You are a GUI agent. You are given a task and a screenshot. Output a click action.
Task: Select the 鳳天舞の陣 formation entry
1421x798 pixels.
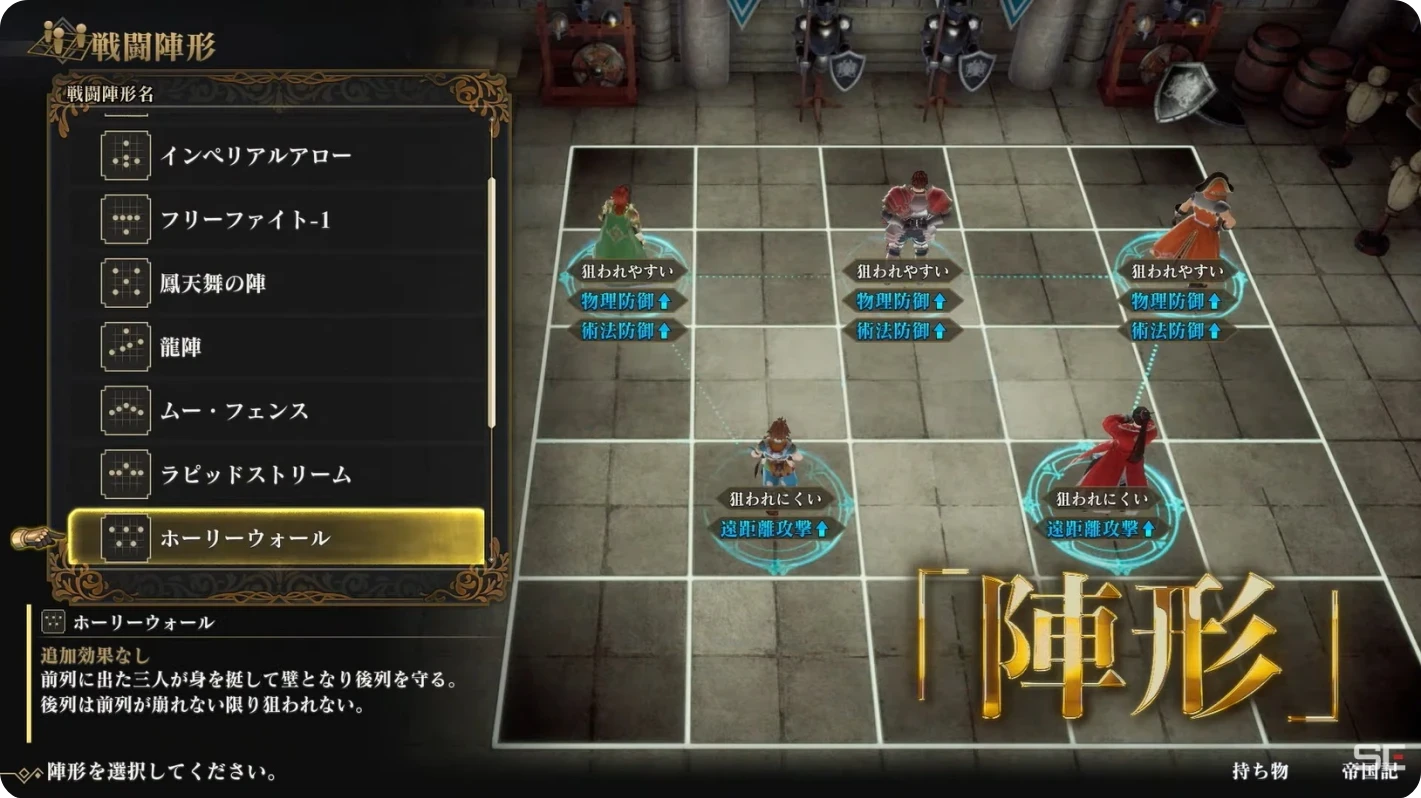(213, 284)
